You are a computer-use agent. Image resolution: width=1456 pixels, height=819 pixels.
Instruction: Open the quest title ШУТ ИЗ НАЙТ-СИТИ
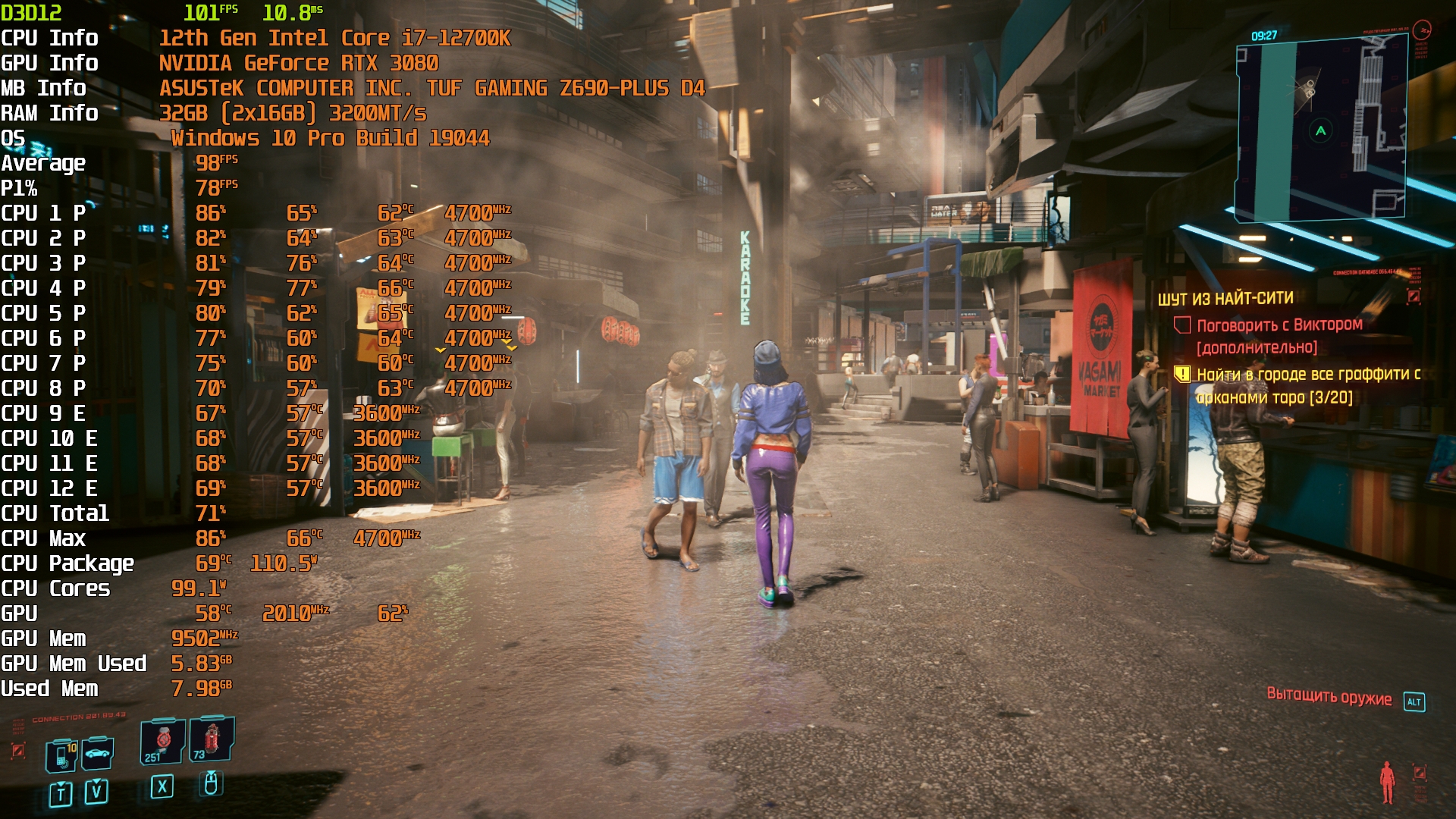tap(1225, 299)
